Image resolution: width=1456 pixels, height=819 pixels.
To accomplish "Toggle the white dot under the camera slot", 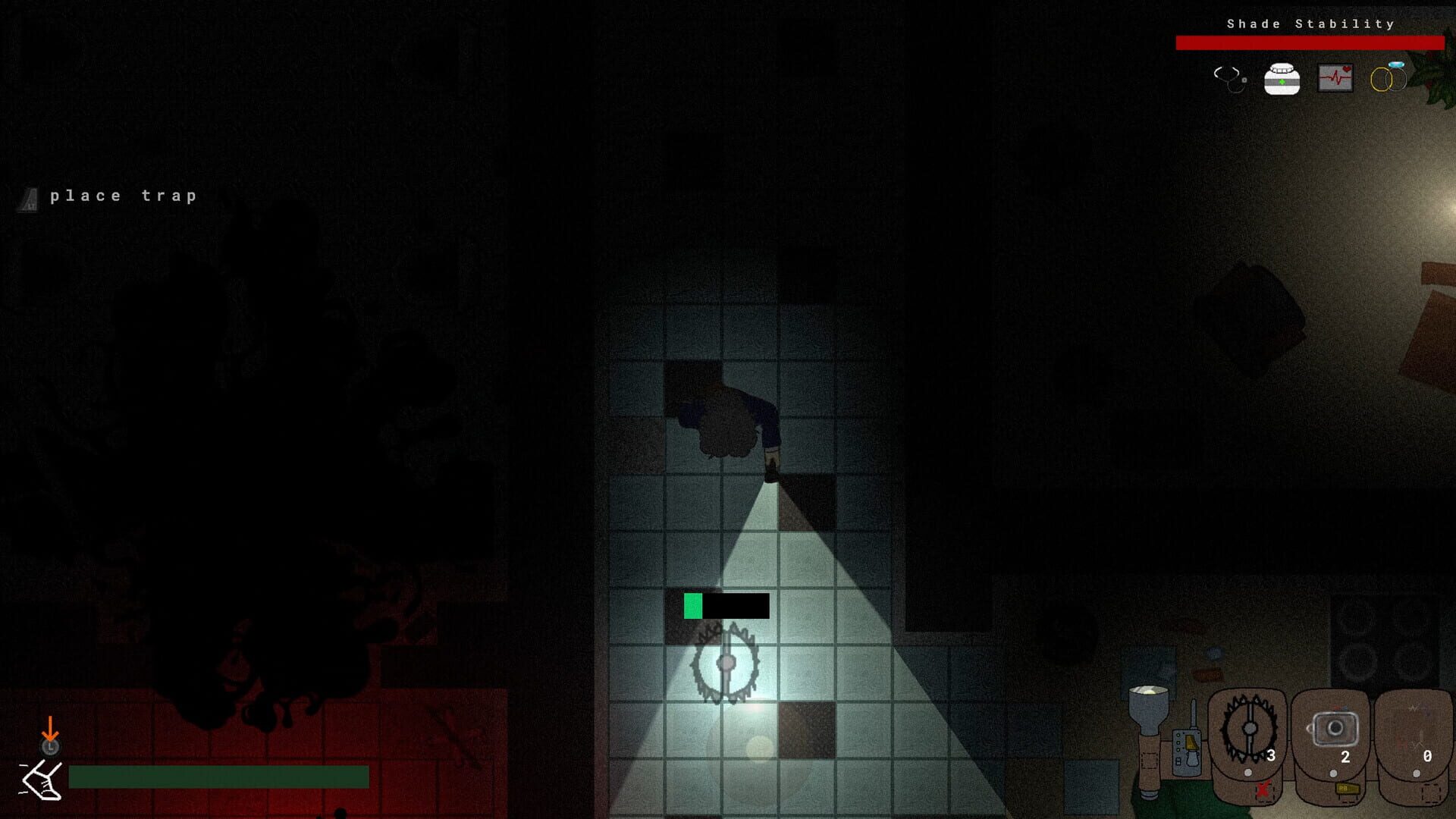I will [x=1333, y=773].
